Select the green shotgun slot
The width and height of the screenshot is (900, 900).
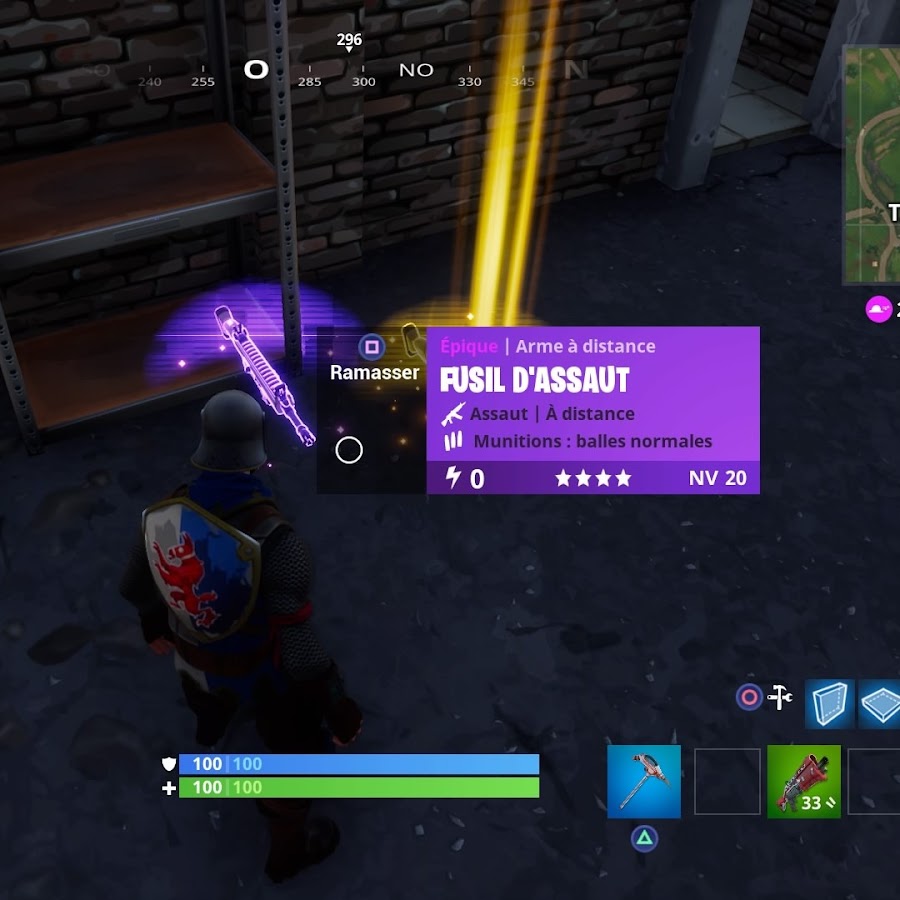pyautogui.click(x=804, y=781)
